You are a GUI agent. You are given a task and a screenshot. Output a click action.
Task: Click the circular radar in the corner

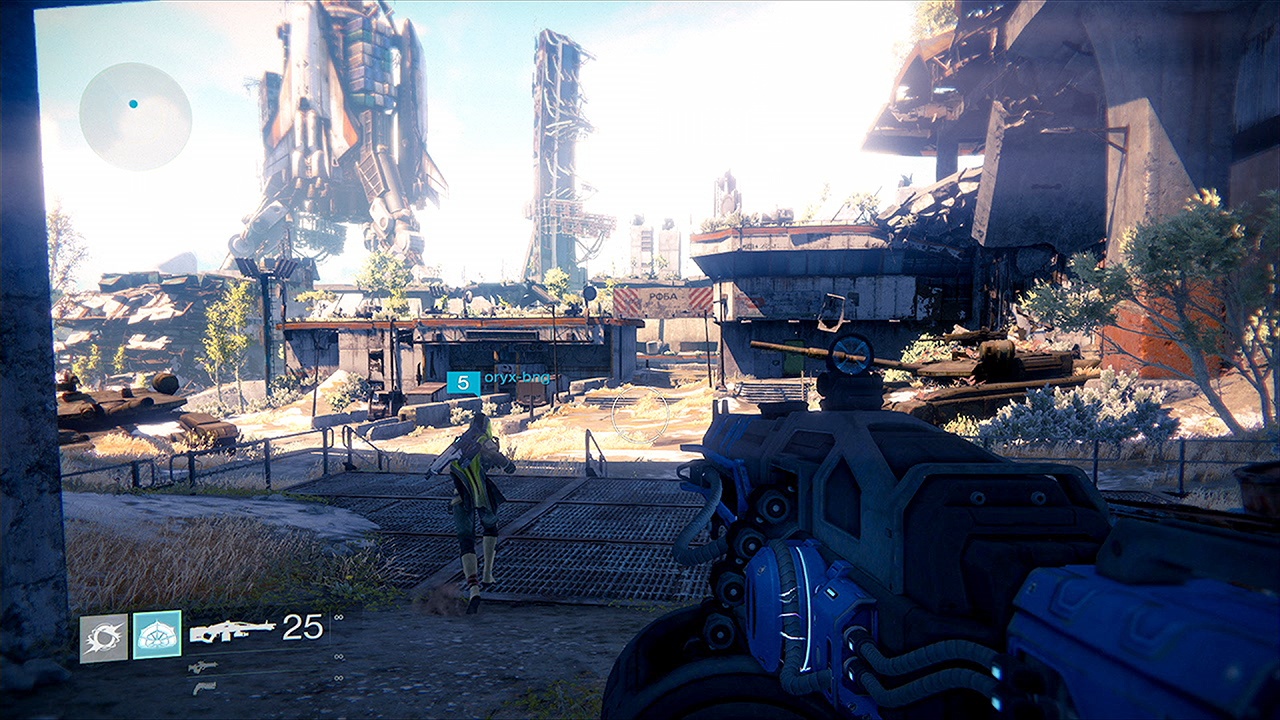point(135,116)
